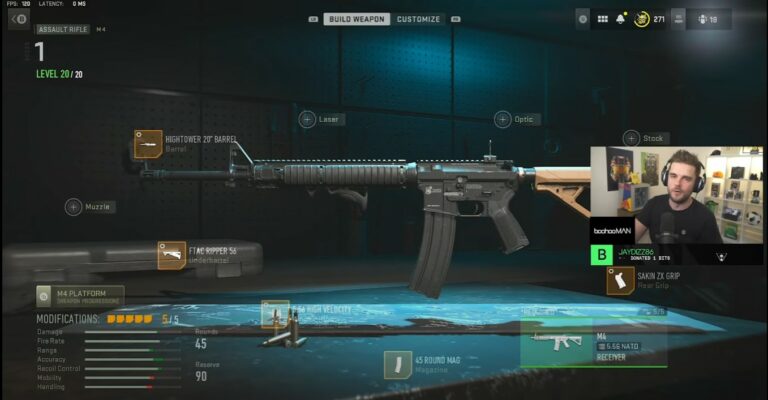This screenshot has height=400, width=768.
Task: Open the M4 Platform weapon progression
Action: [80, 295]
